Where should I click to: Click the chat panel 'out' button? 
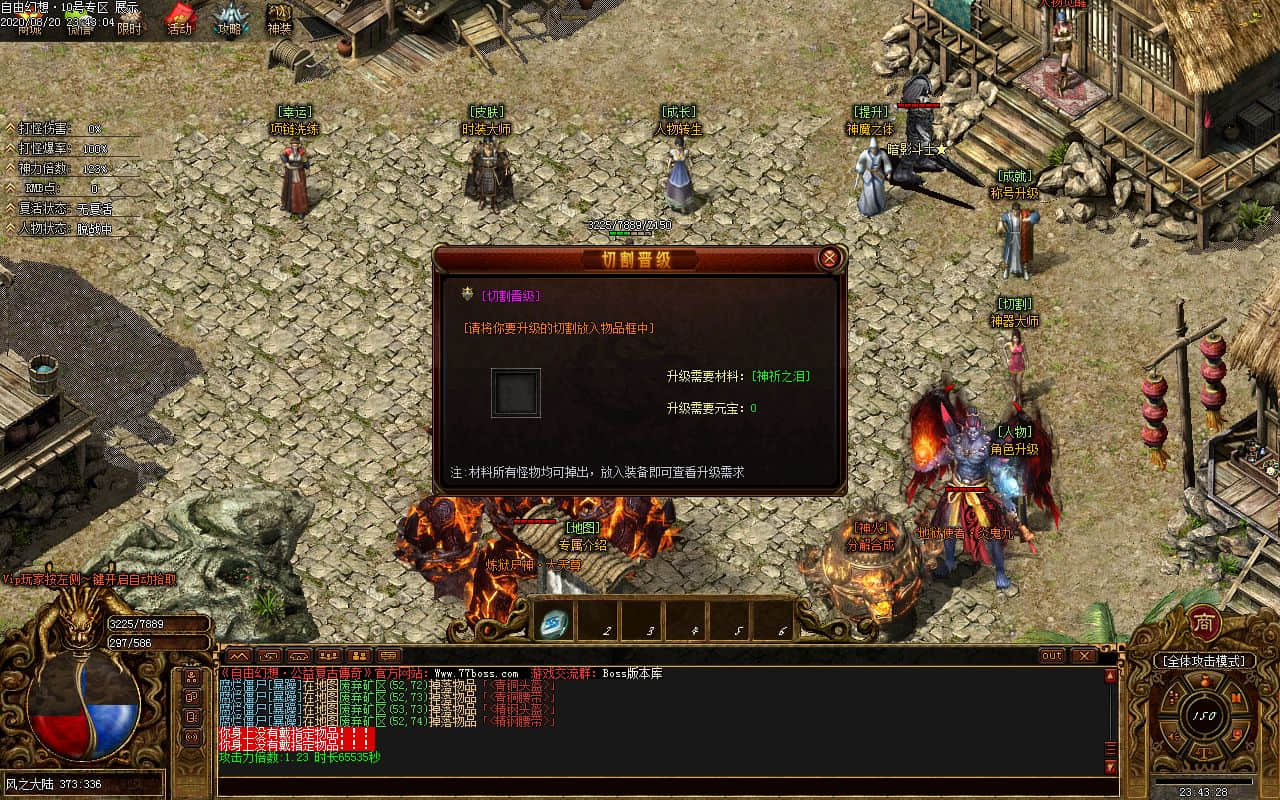pos(1051,656)
